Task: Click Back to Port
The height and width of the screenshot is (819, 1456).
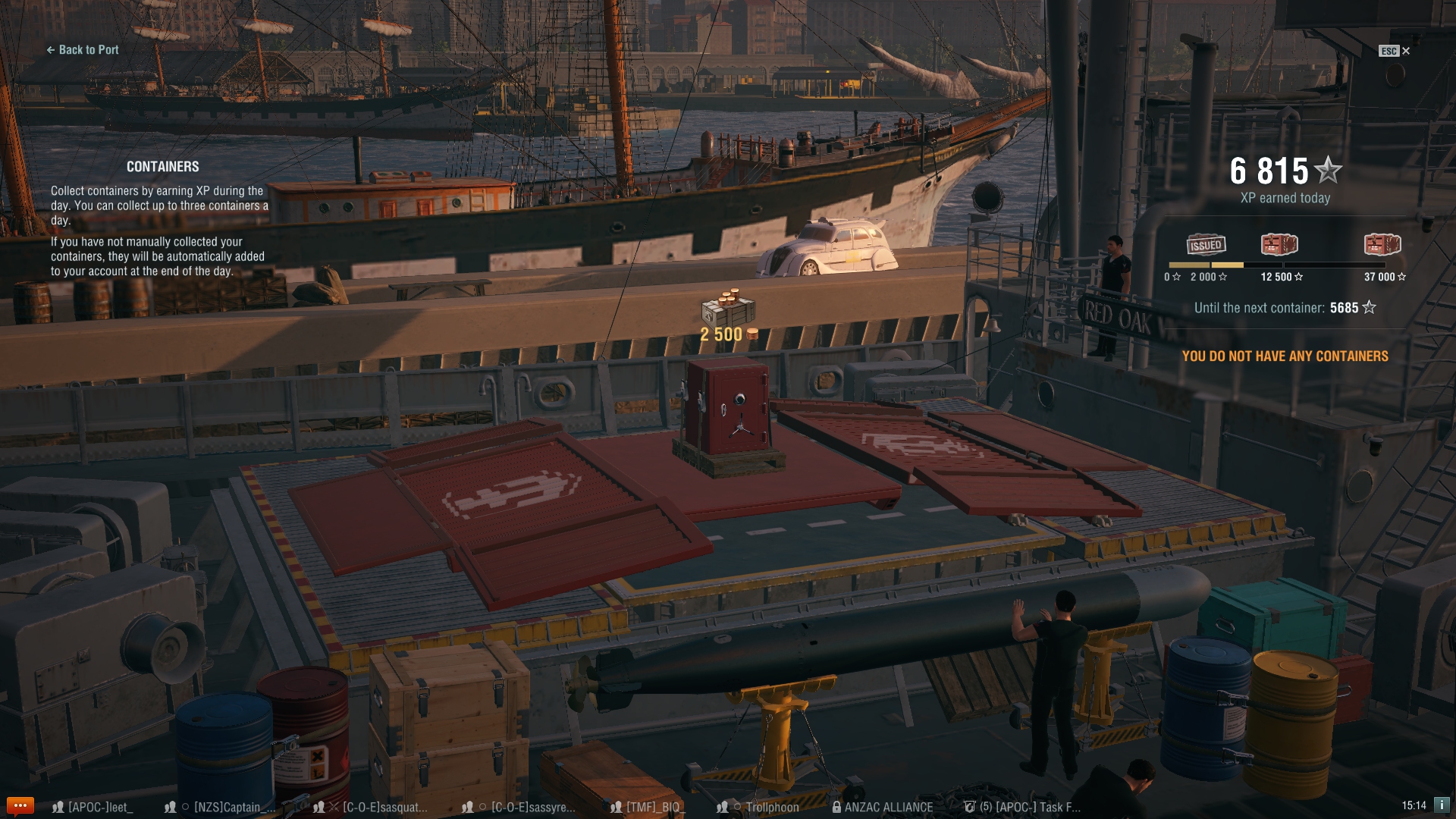Action: (83, 50)
